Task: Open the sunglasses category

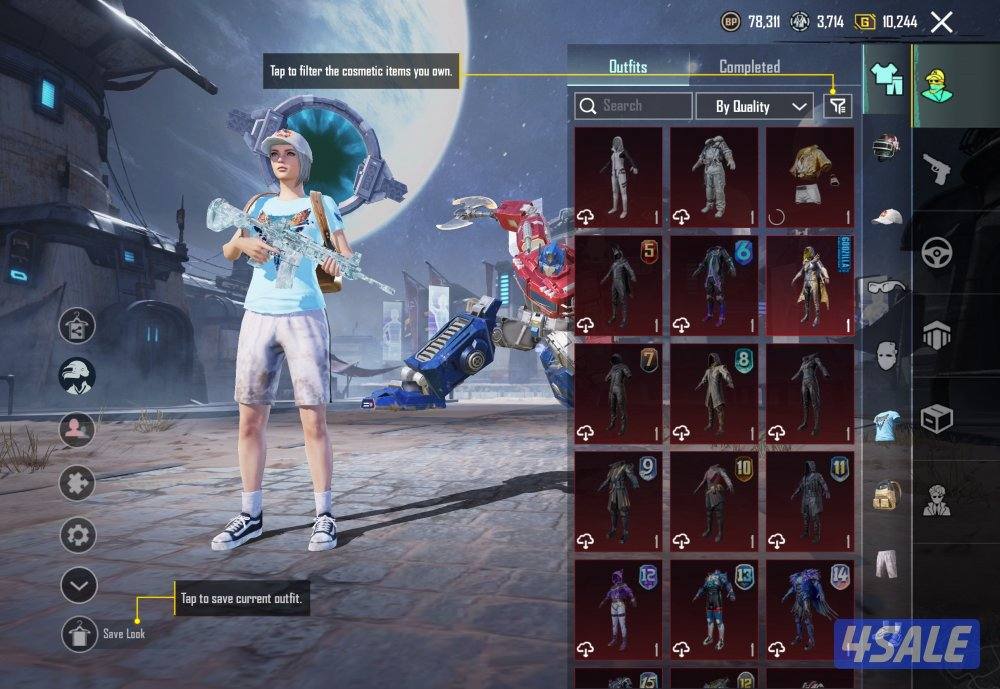Action: (886, 288)
